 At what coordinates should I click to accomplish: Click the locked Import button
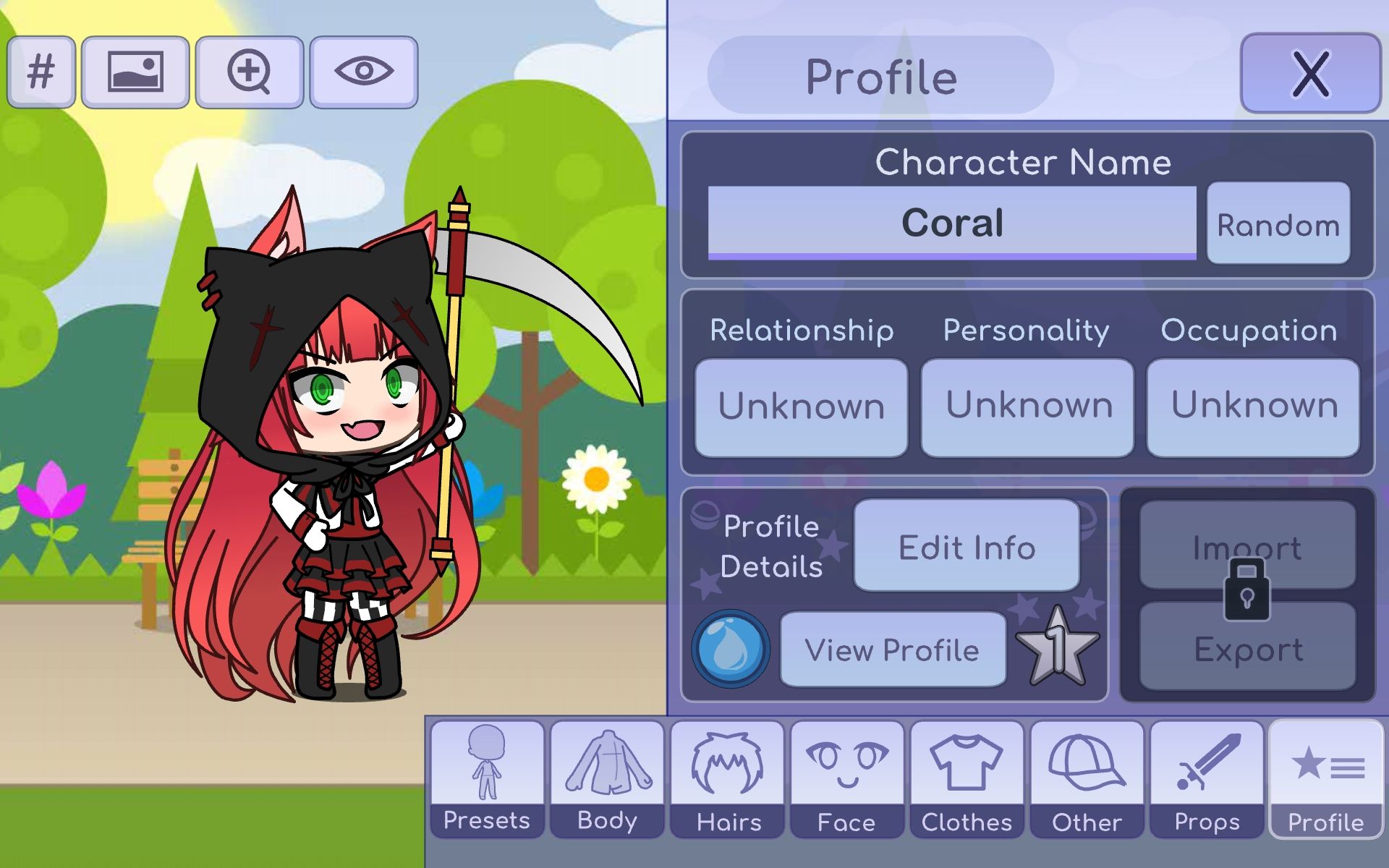[x=1246, y=545]
